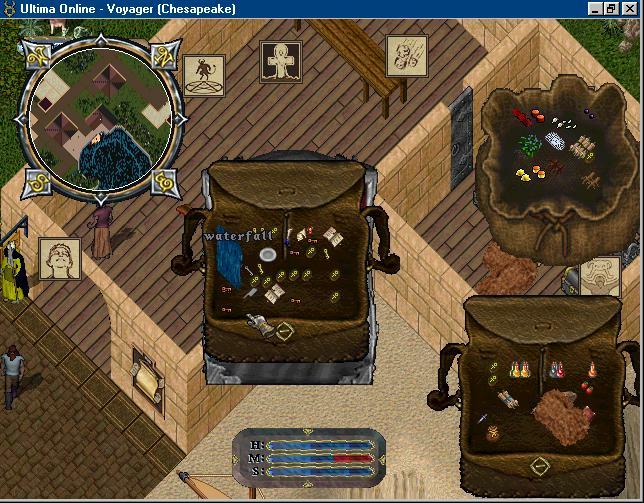
Task: Click the bull head parchment icon
Action: (601, 277)
